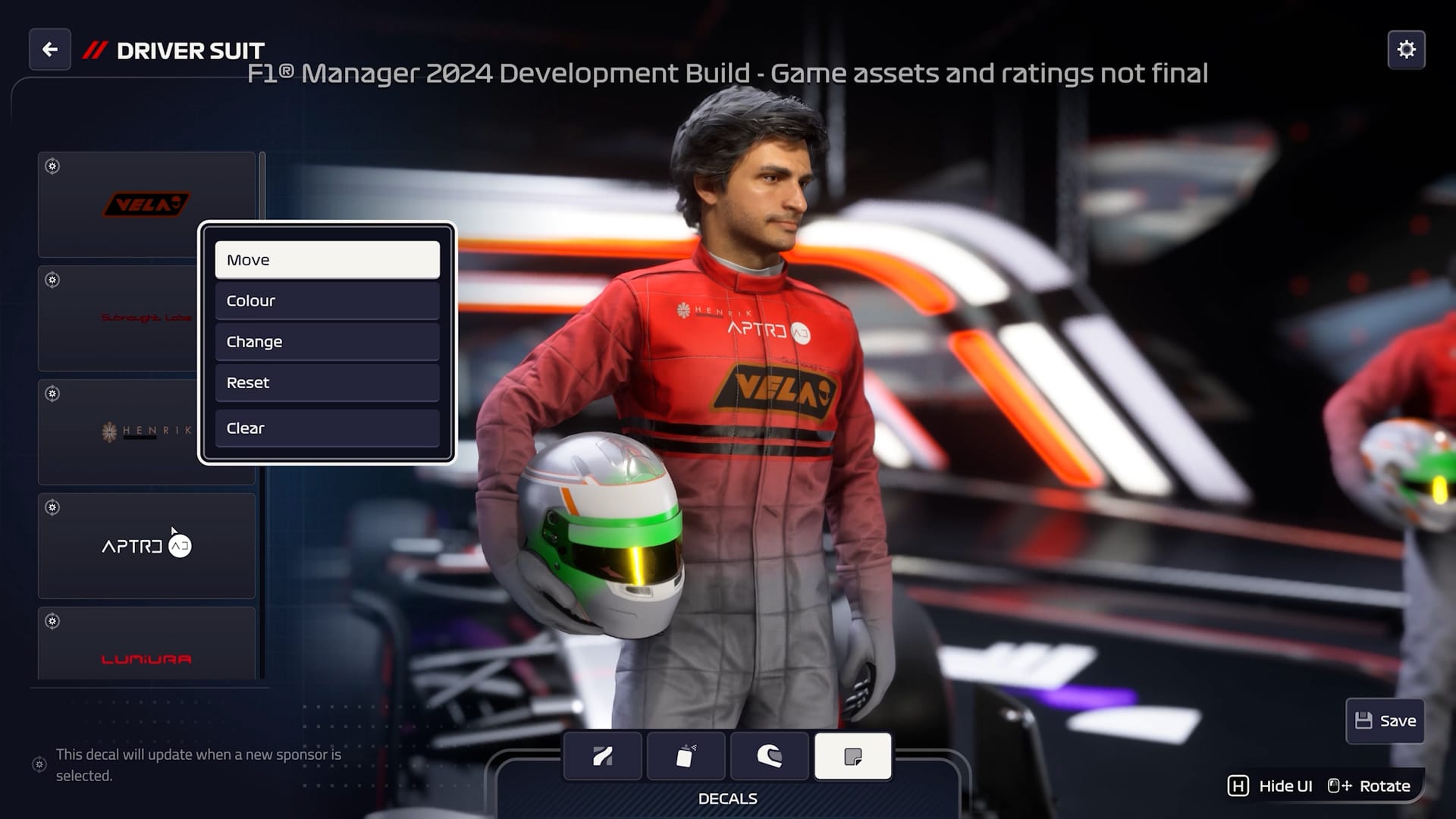This screenshot has width=1456, height=819.
Task: Open the settings gear menu
Action: point(1406,50)
